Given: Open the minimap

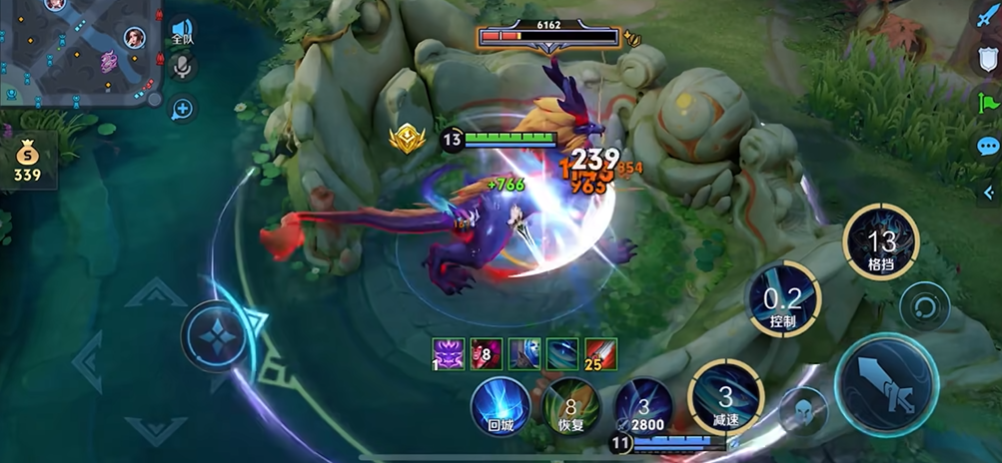Looking at the screenshot, I should coord(80,50).
